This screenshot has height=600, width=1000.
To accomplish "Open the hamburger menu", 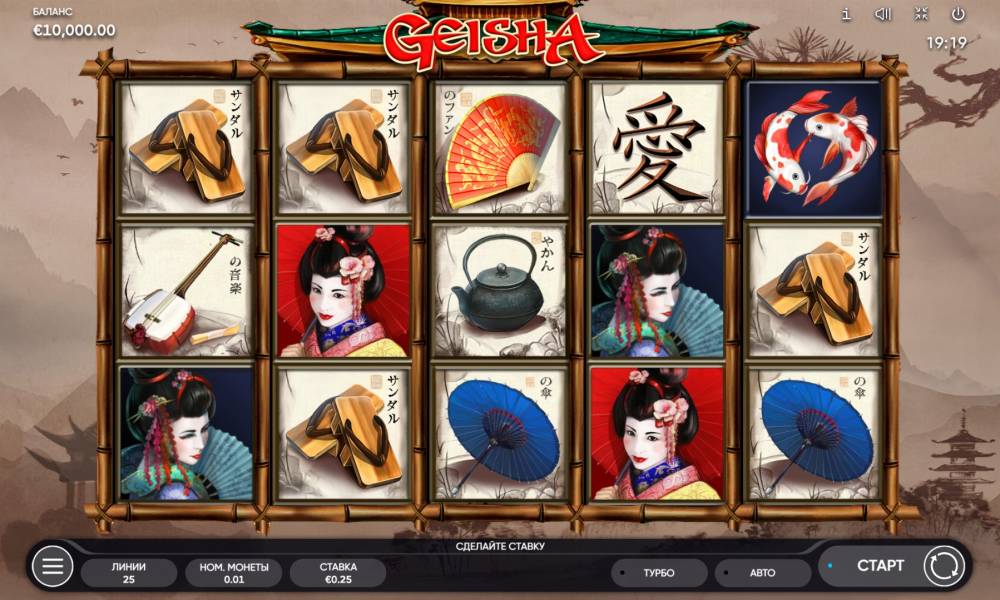I will pos(52,567).
